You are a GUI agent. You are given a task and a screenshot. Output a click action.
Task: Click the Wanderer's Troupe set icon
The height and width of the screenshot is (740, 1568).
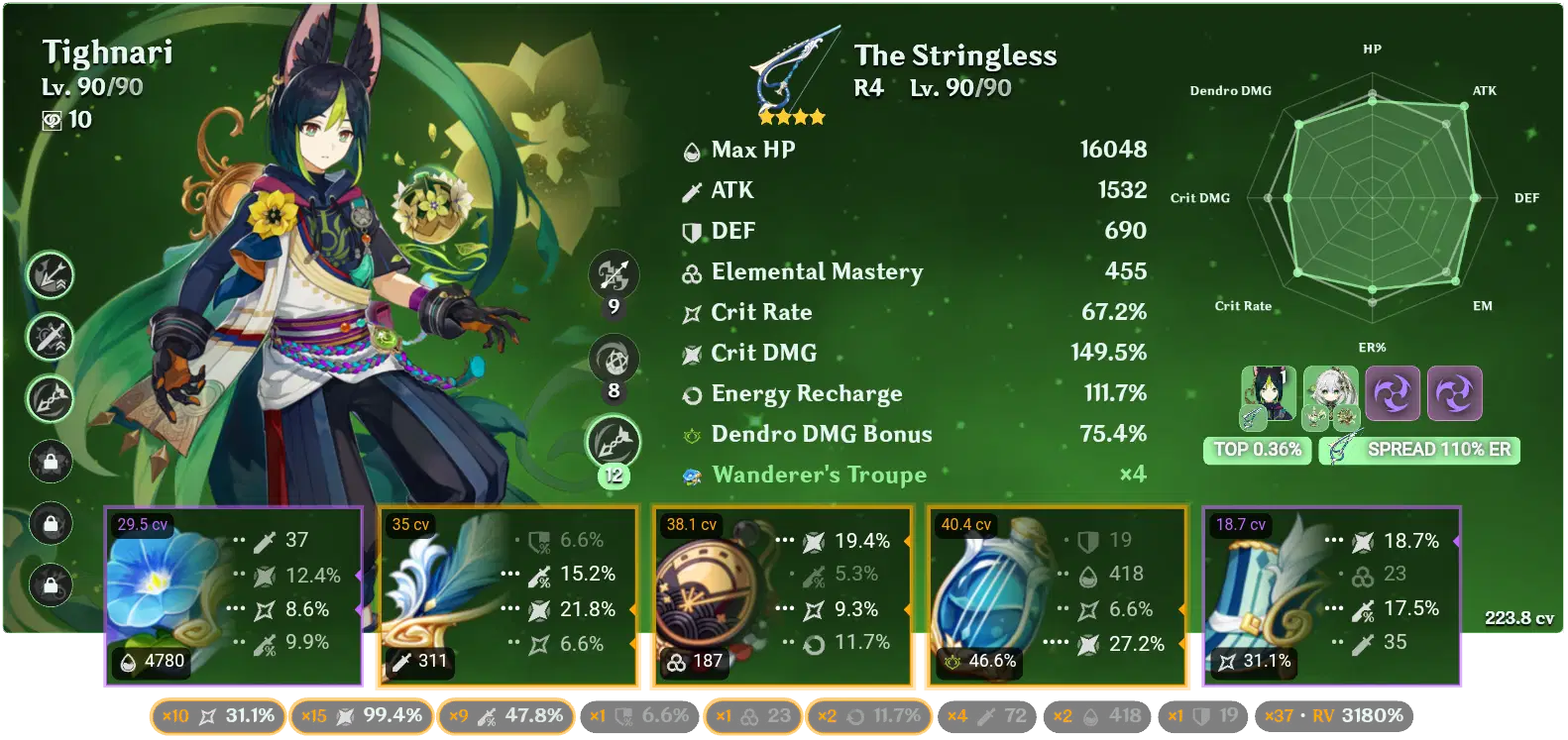(691, 476)
